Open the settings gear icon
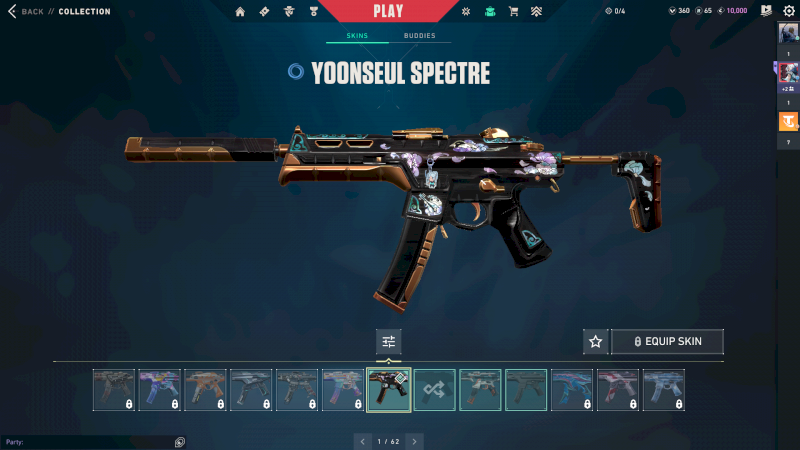The image size is (800, 450). tap(788, 11)
